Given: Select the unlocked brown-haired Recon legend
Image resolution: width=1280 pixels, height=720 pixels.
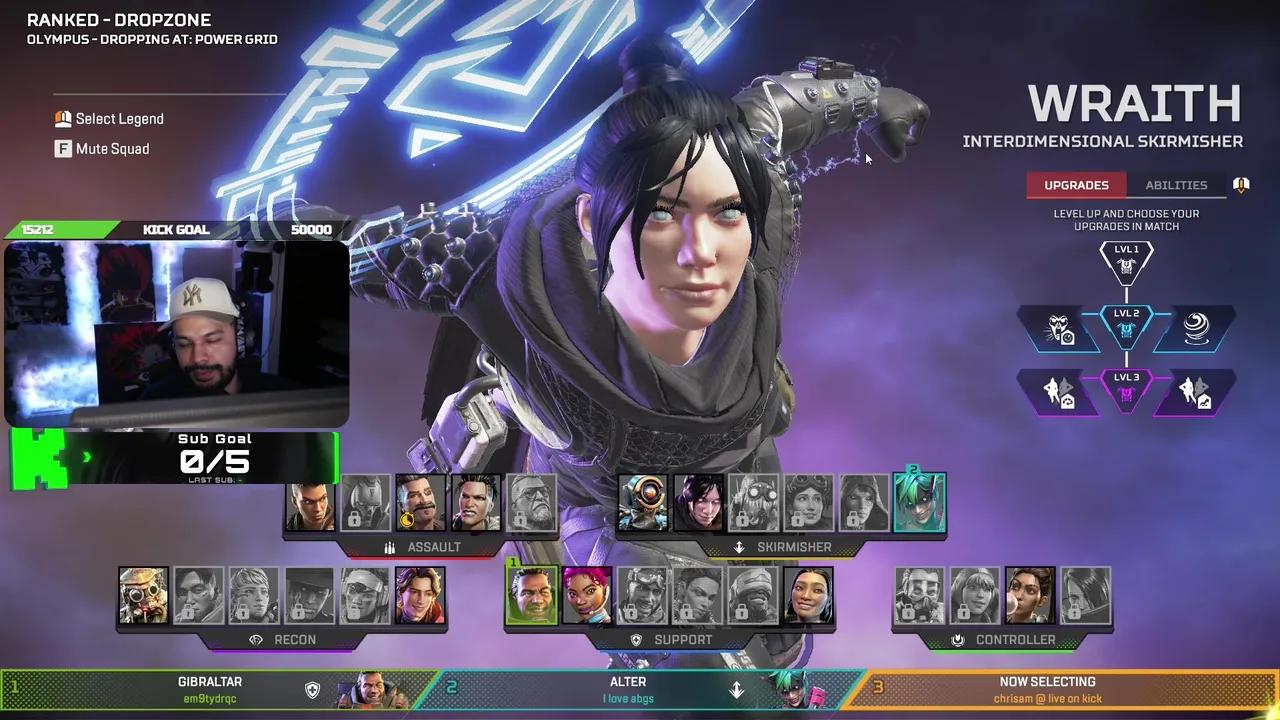Looking at the screenshot, I should (x=420, y=596).
